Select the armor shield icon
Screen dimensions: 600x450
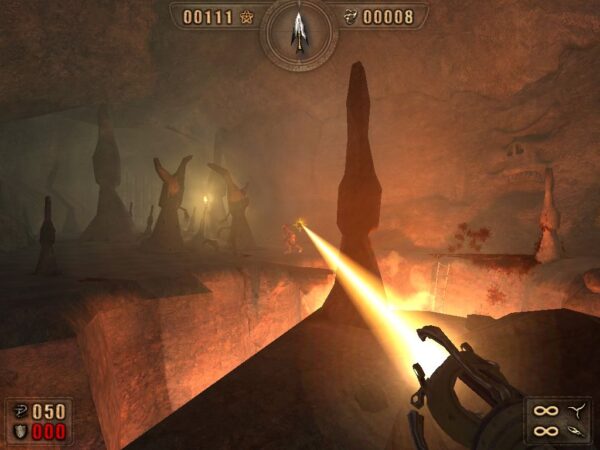tap(22, 431)
